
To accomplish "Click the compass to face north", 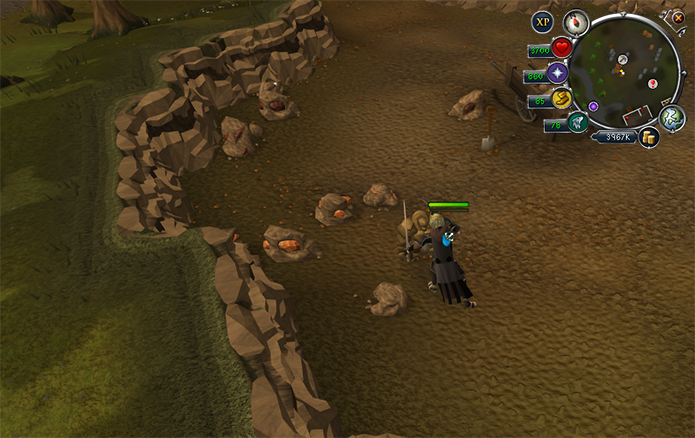I will 575,21.
